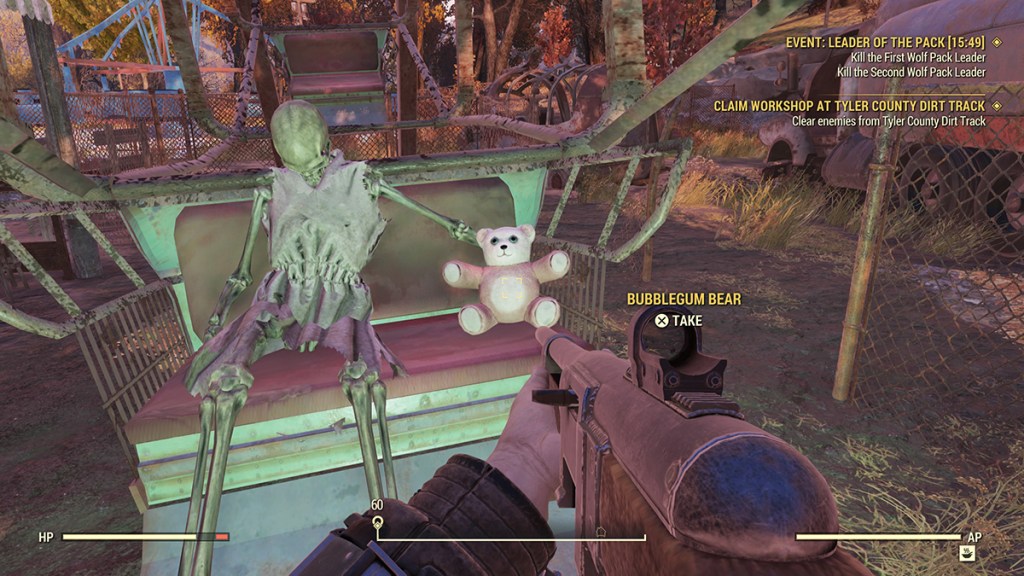The image size is (1024, 576).
Task: Click the hunger food bowl status icon
Action: click(967, 553)
